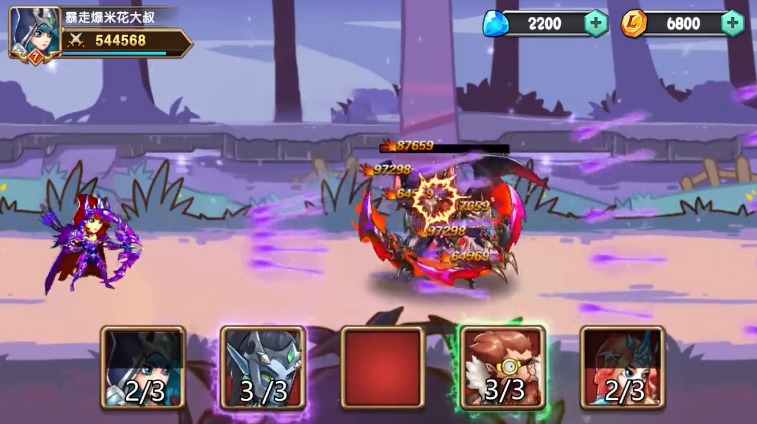Deploy the monocle gentleman hero card
Viewport: 757px width, 424px height.
[x=502, y=367]
